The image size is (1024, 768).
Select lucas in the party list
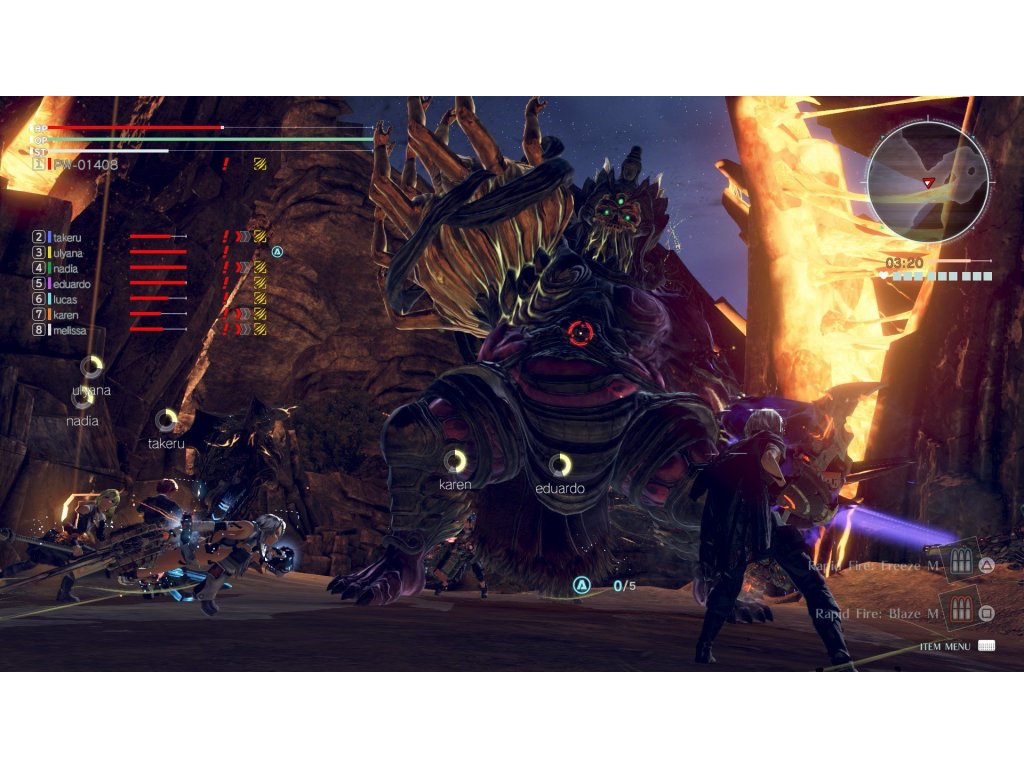click(66, 299)
